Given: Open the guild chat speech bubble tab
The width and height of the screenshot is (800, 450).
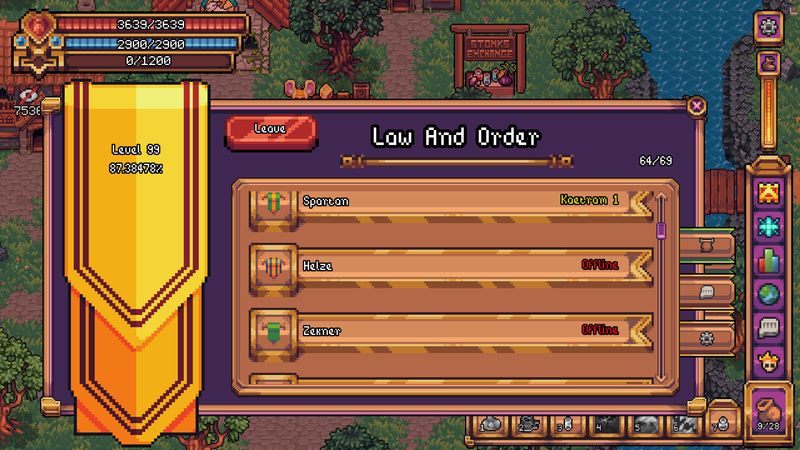Looking at the screenshot, I should 706,293.
